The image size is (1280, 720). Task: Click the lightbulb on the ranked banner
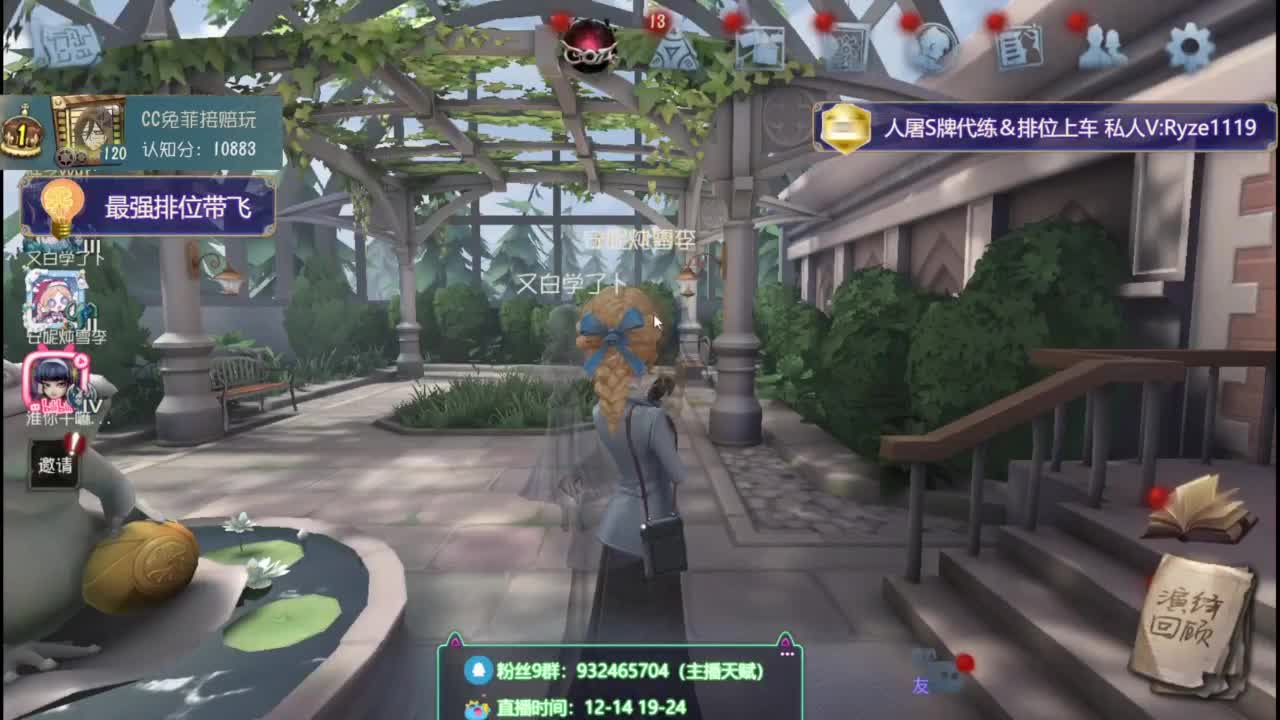[62, 205]
